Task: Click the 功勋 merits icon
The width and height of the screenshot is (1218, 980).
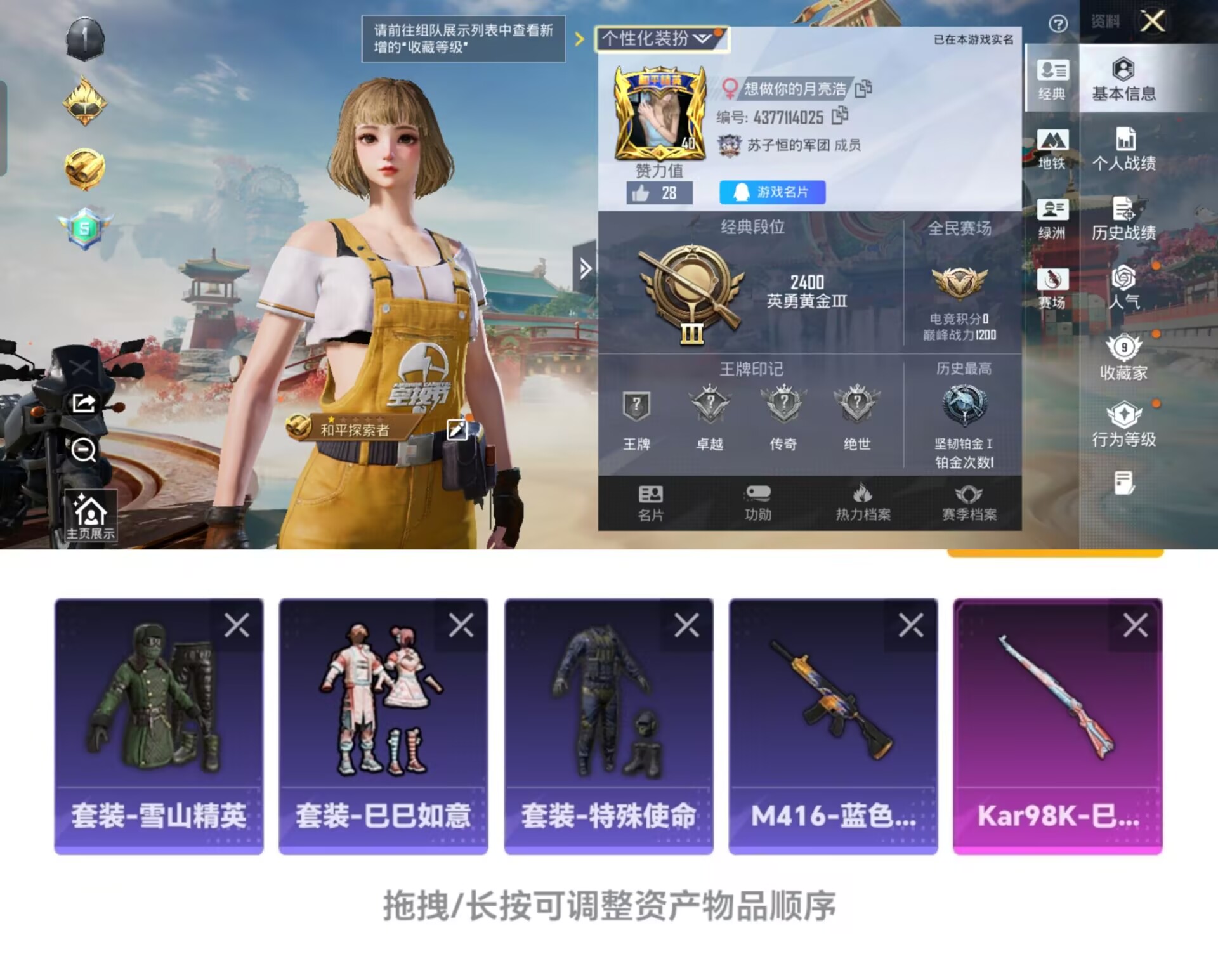Action: pos(758,503)
